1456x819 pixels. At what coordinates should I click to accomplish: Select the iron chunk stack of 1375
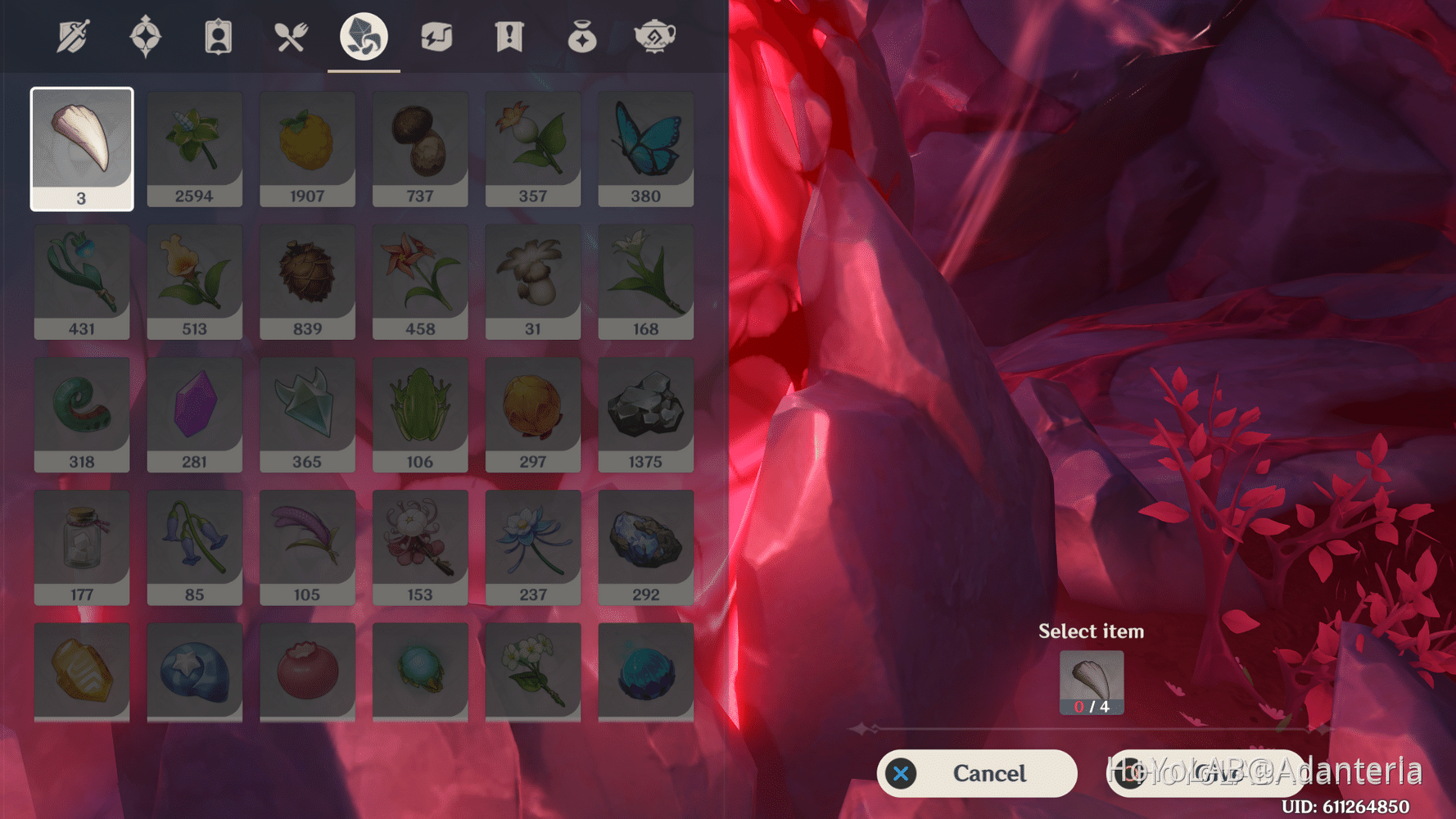pos(645,414)
